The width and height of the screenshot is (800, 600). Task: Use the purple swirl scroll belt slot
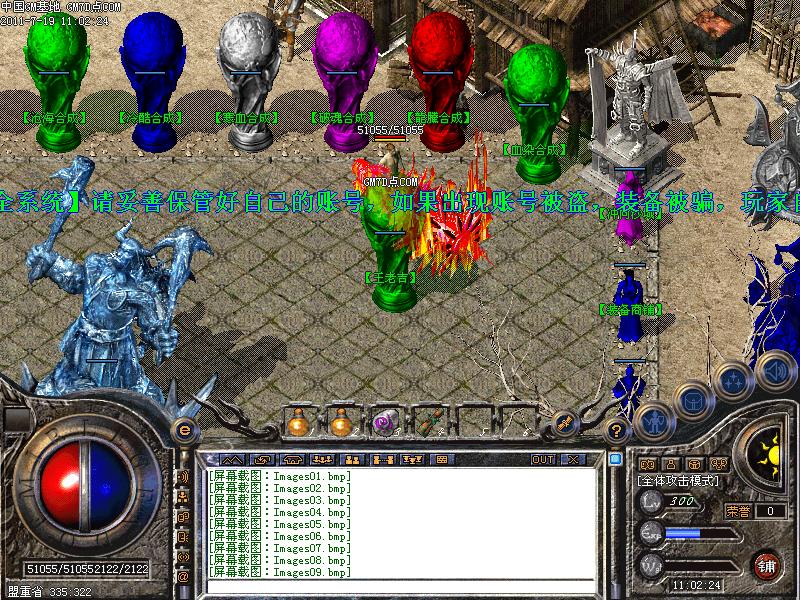pos(384,423)
